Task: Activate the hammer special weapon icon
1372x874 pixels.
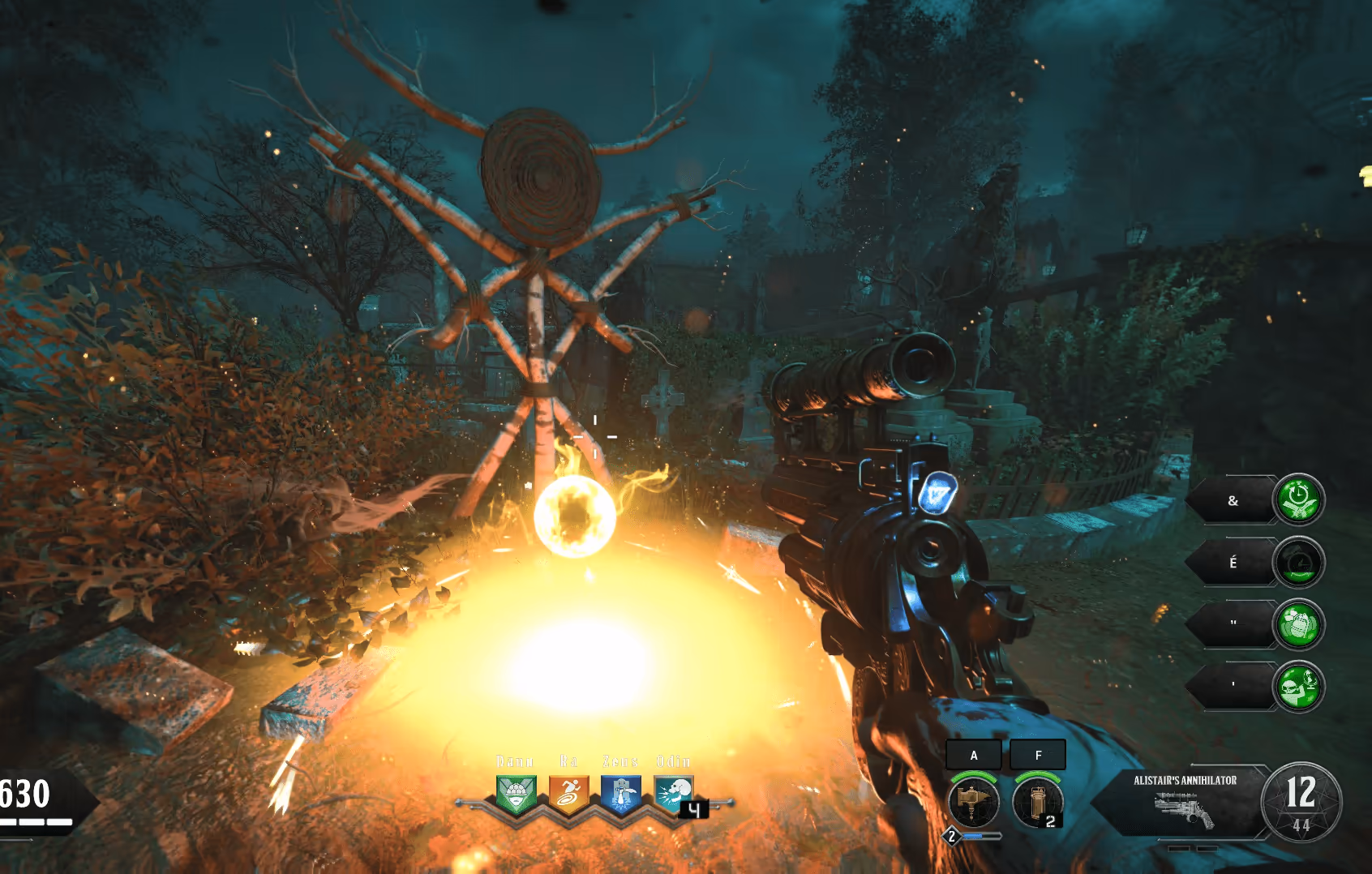Action: pyautogui.click(x=973, y=801)
